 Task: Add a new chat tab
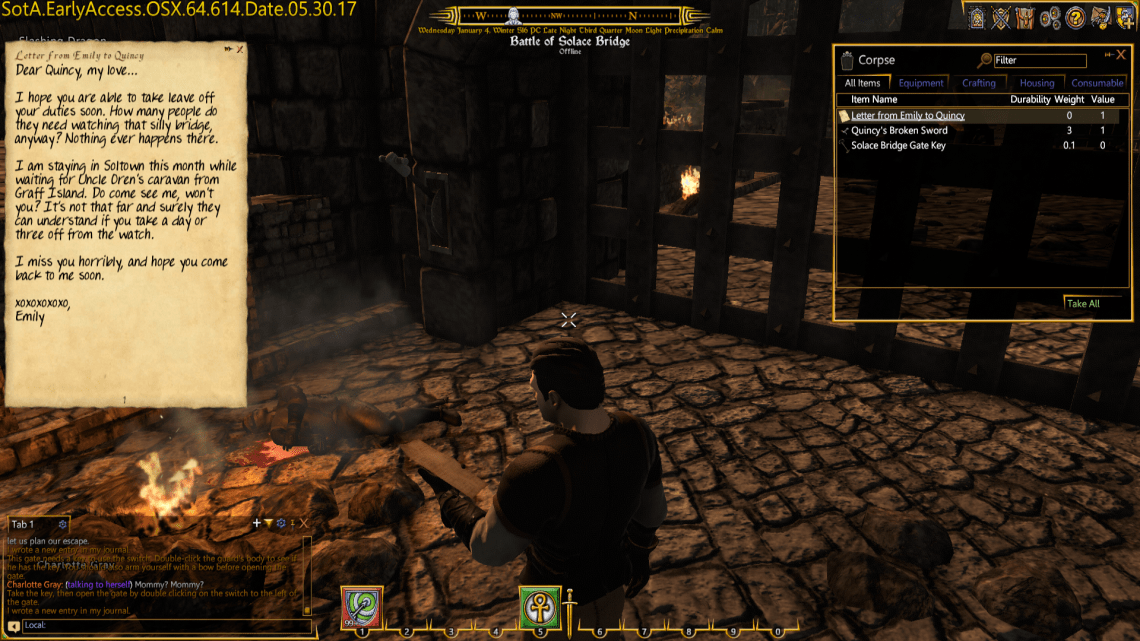click(257, 523)
